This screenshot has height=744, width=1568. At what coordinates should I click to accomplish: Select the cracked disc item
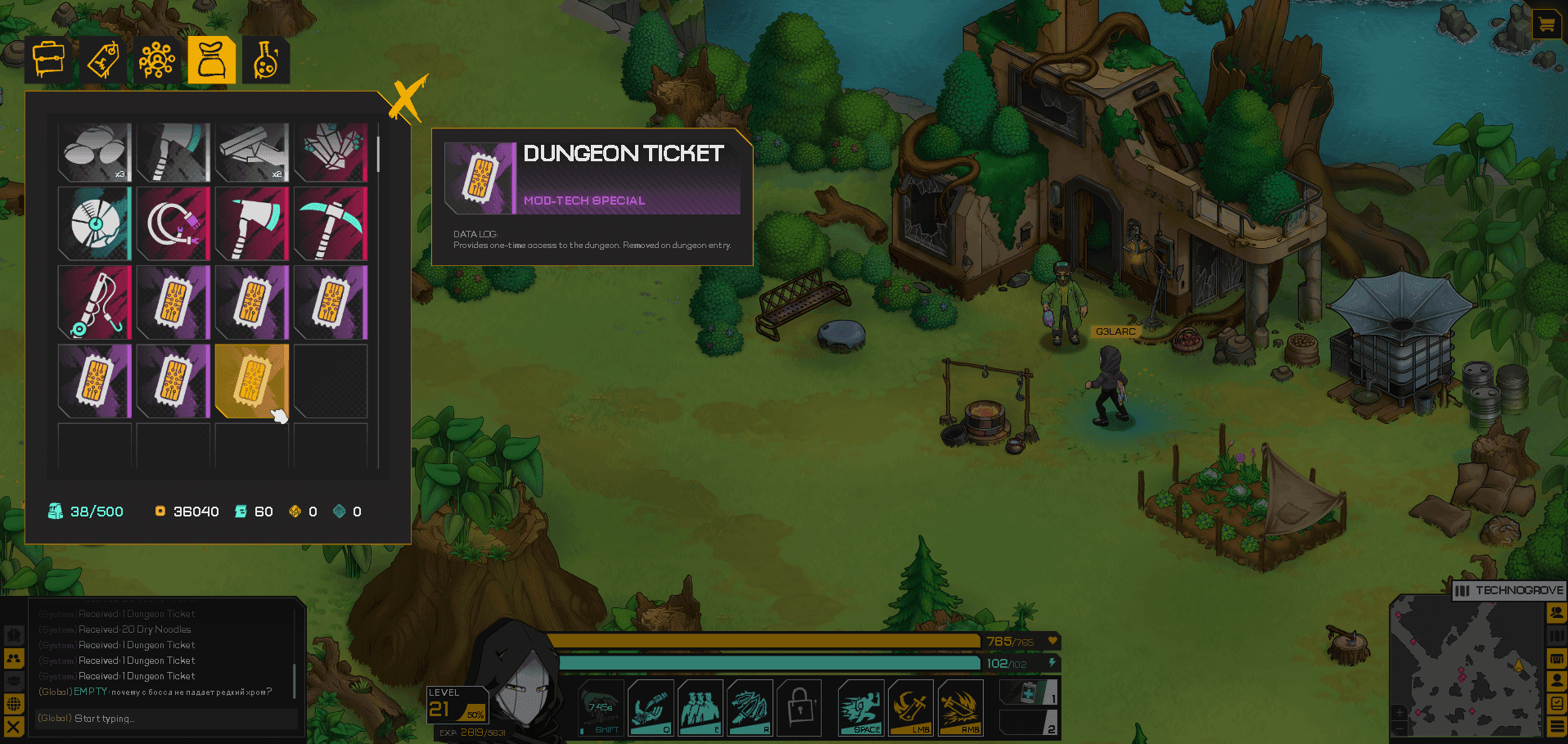pyautogui.click(x=95, y=223)
